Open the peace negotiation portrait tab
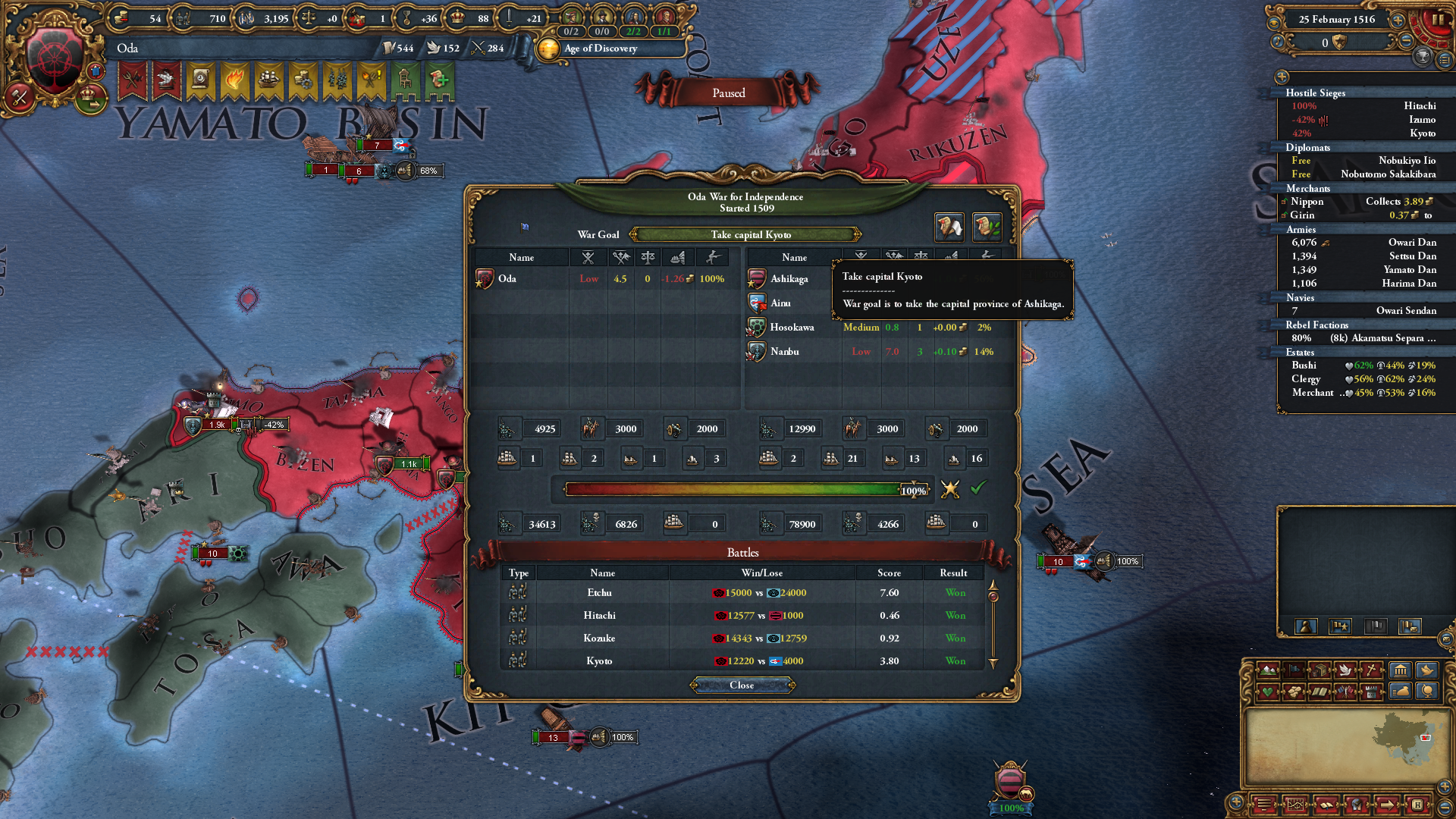Screen dimensions: 1456x819 tap(949, 226)
